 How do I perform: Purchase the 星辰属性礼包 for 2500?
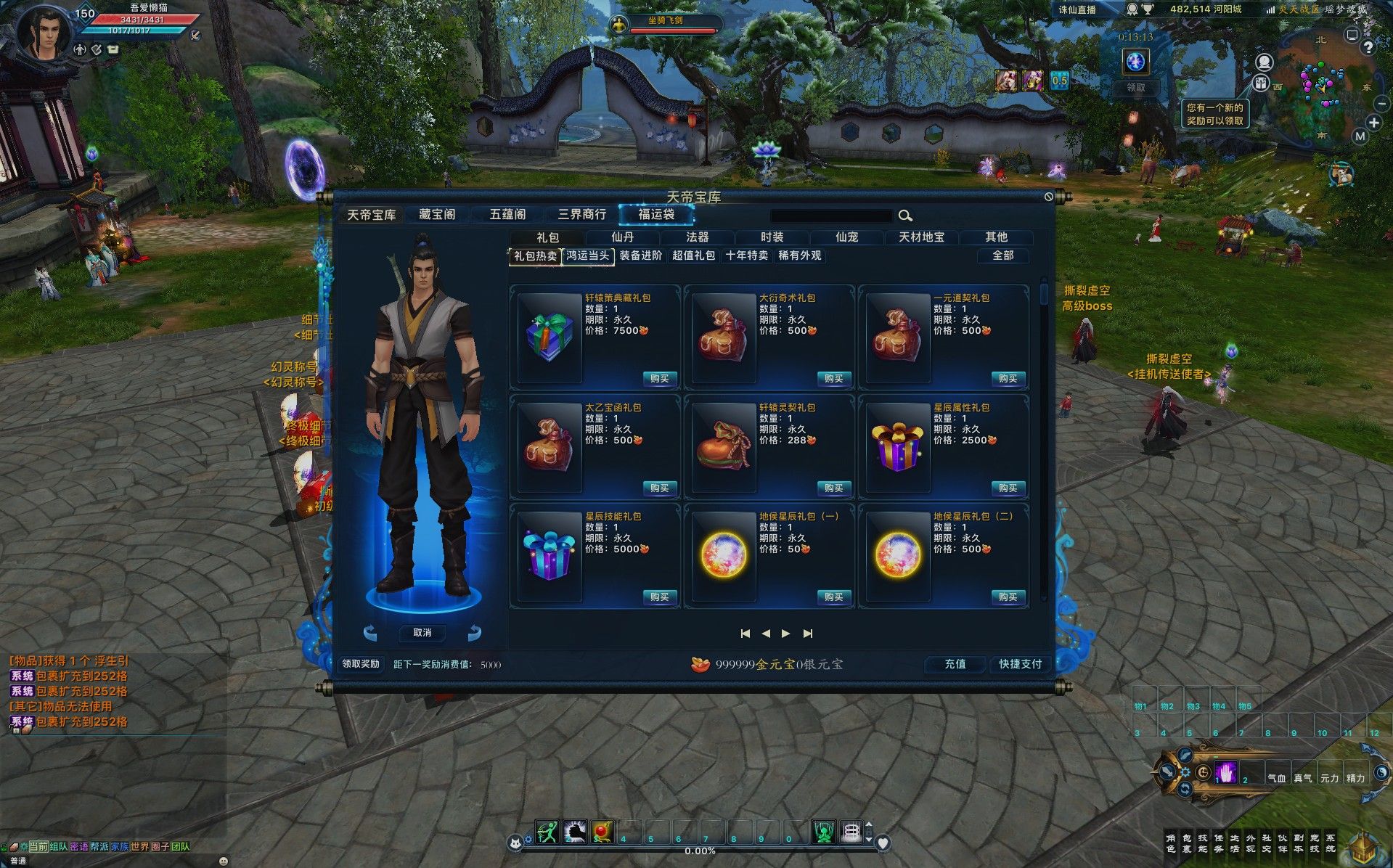click(x=1008, y=488)
